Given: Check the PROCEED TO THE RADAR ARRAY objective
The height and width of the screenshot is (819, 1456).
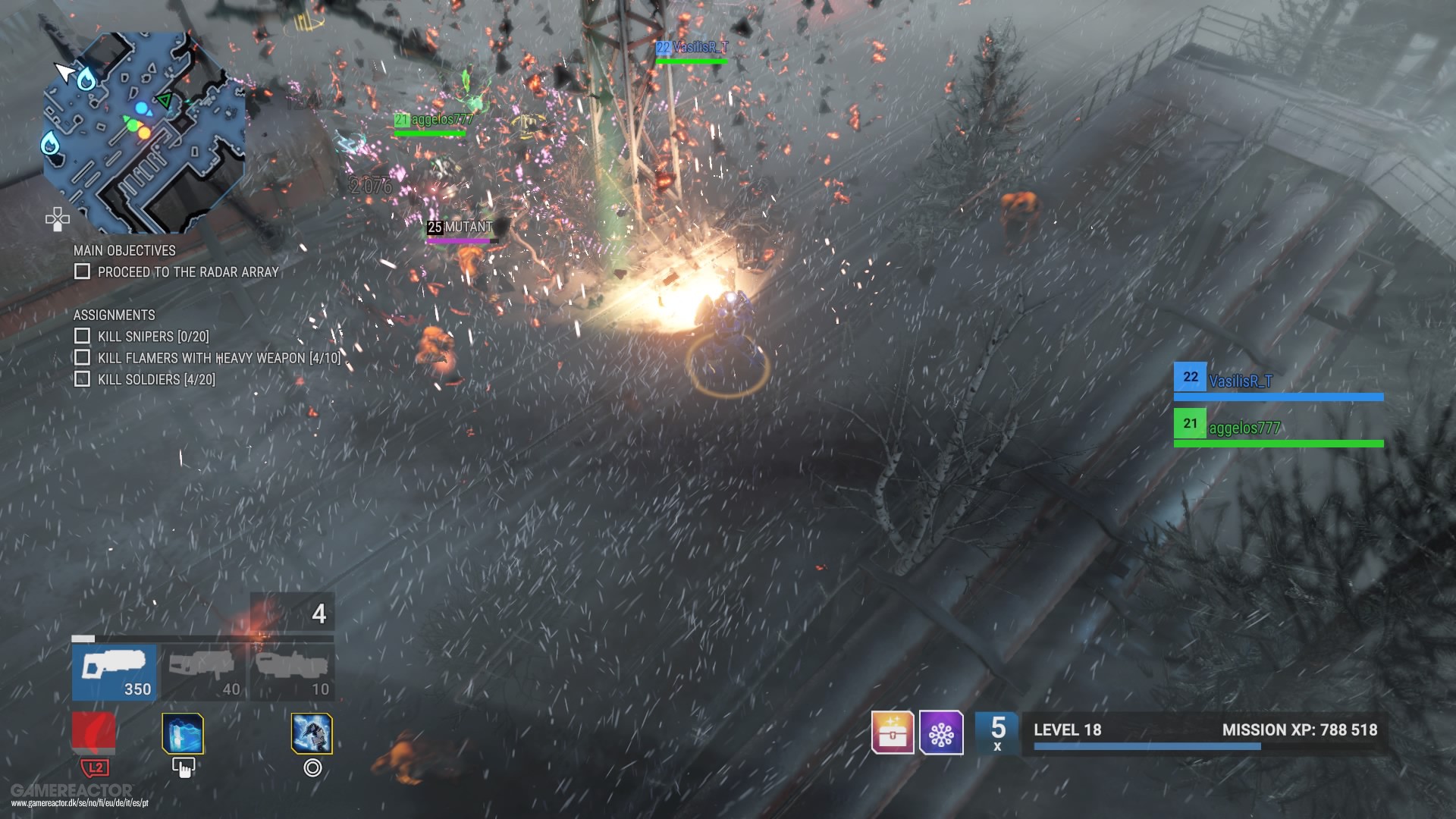Looking at the screenshot, I should (x=82, y=271).
